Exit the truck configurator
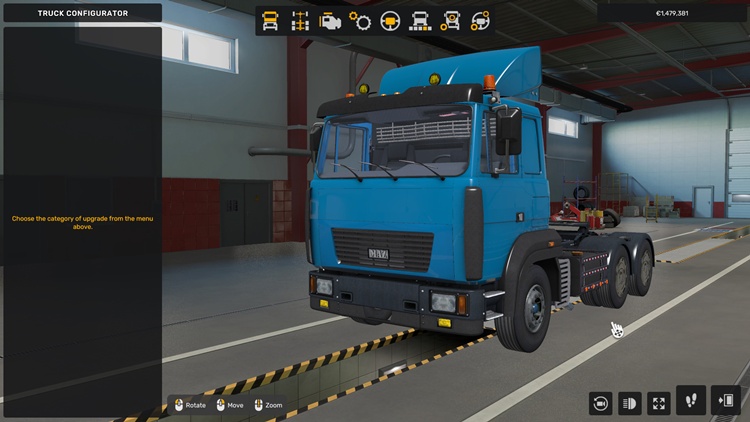 point(726,400)
